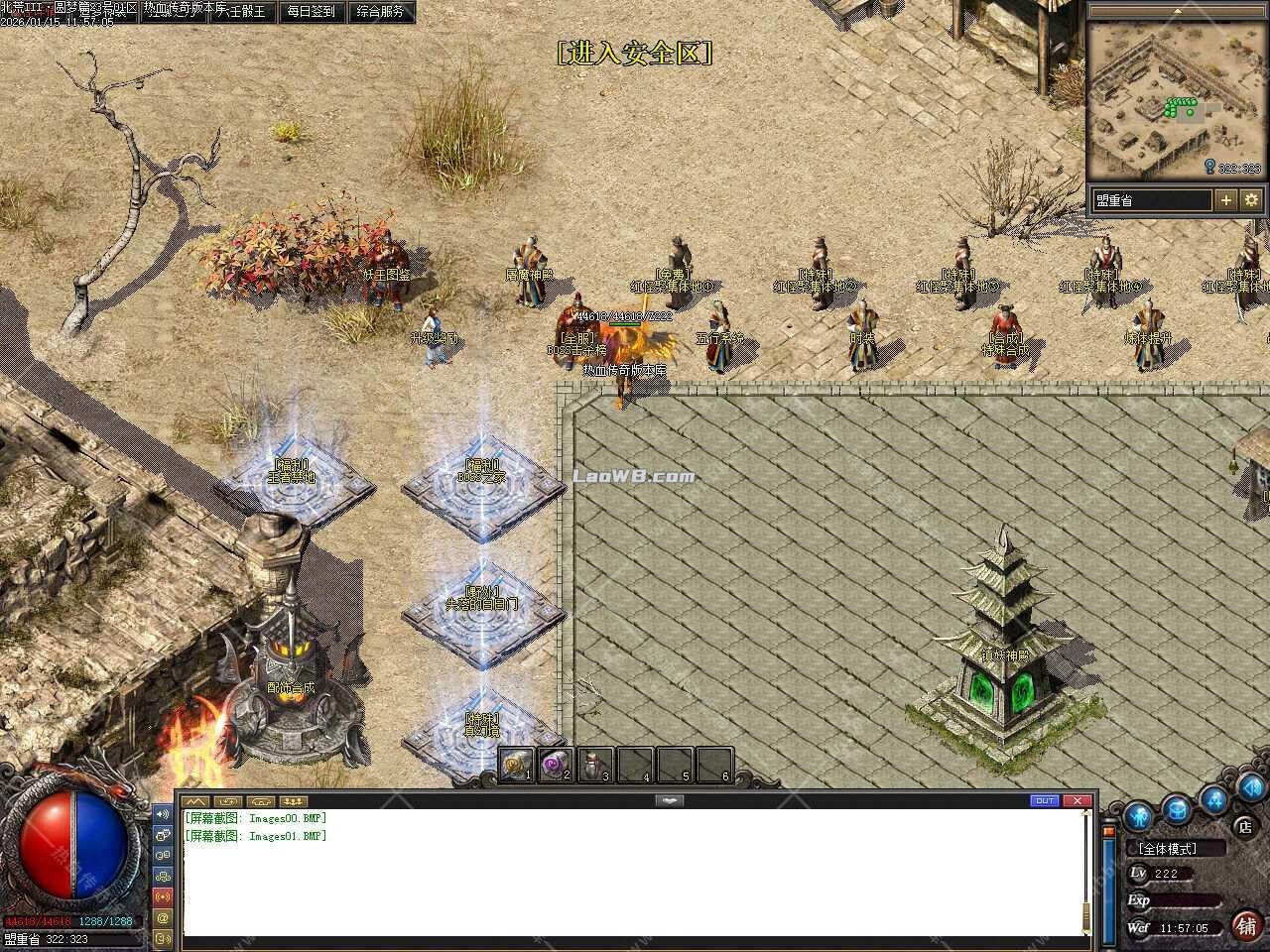Image resolution: width=1270 pixels, height=952 pixels.
Task: Toggle the first gold filter button above chat
Action: pos(196,800)
